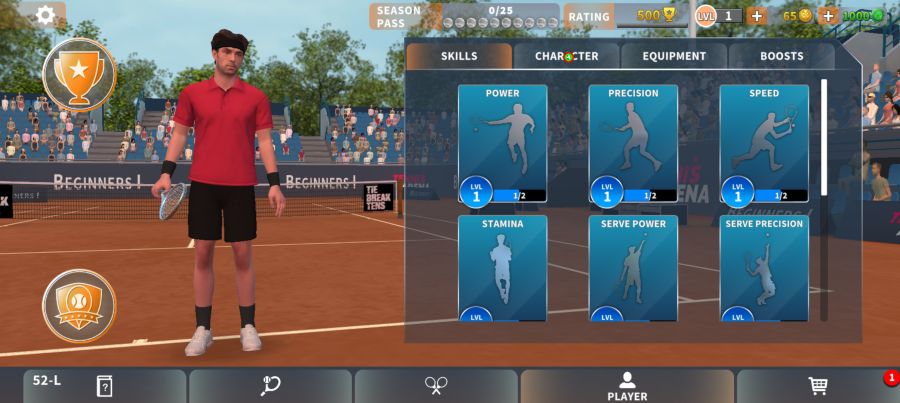Open the card pack bottom tab
Image resolution: width=900 pixels, height=403 pixels.
104,386
